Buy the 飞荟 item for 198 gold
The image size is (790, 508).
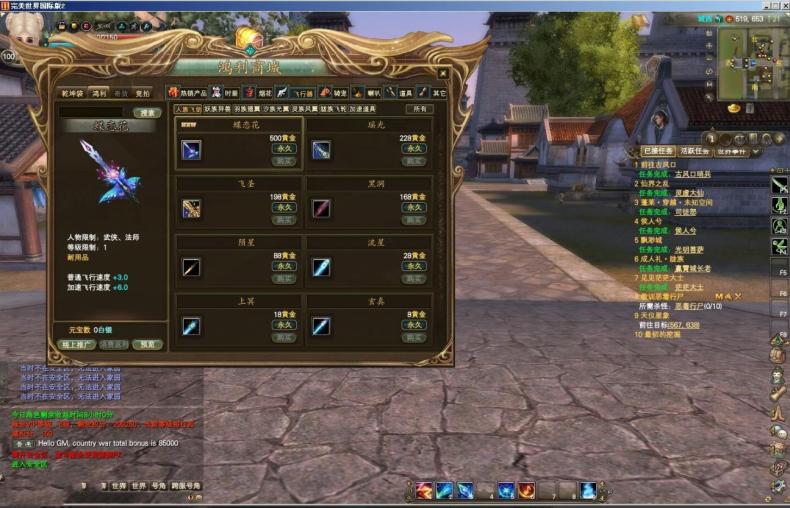click(x=284, y=218)
